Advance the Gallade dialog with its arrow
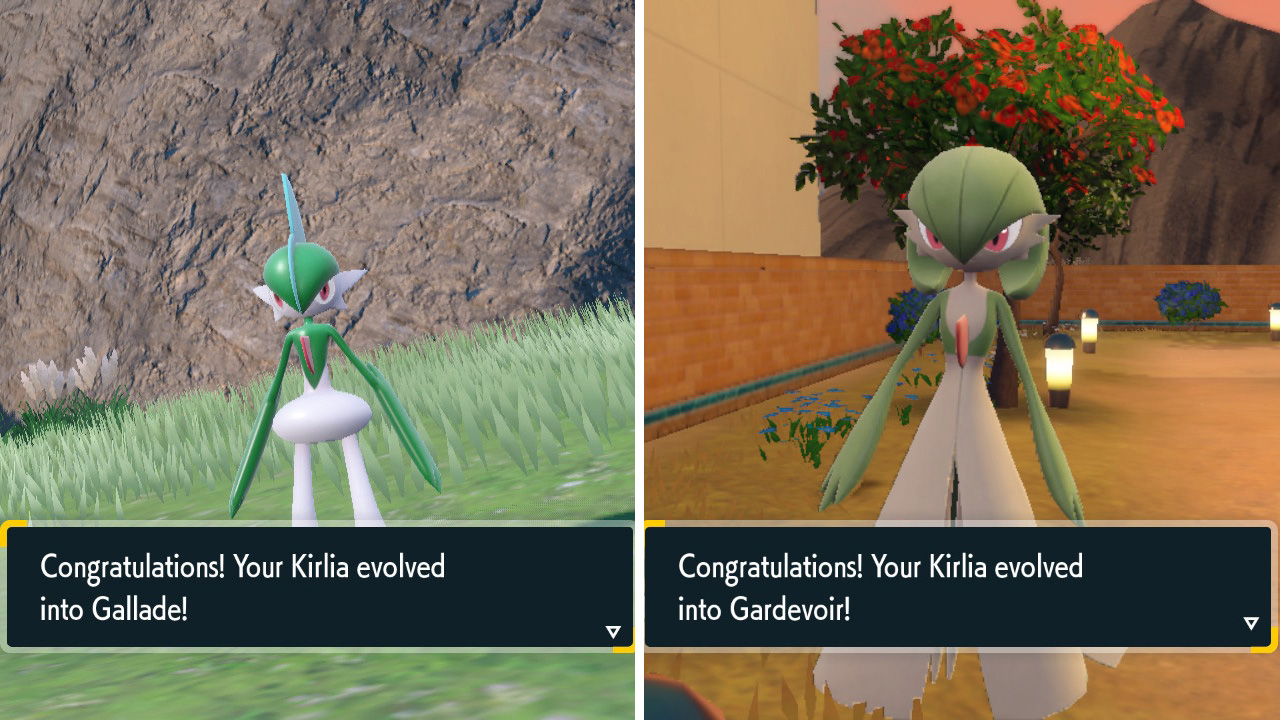 coord(613,631)
